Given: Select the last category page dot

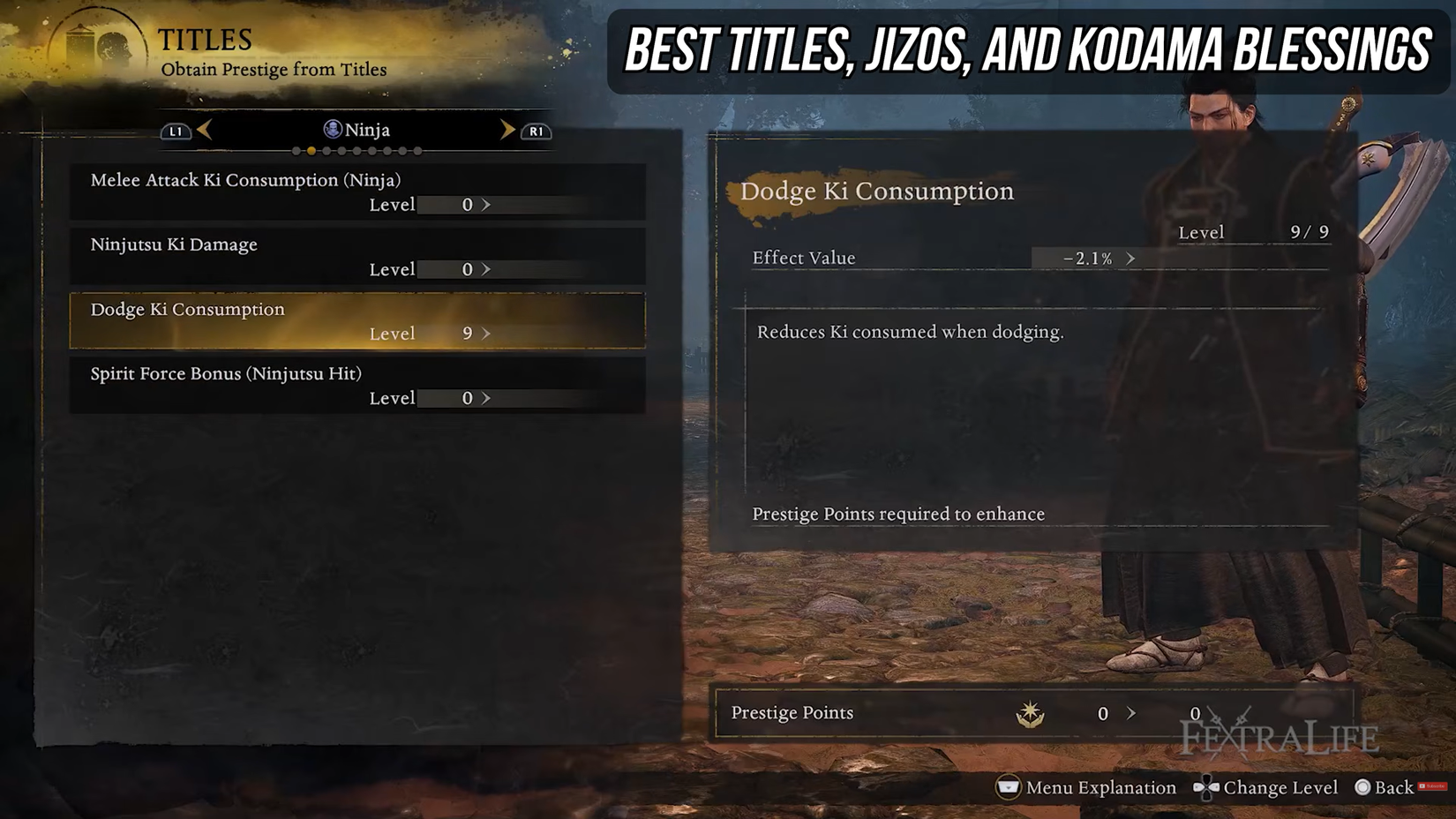Looking at the screenshot, I should point(417,151).
